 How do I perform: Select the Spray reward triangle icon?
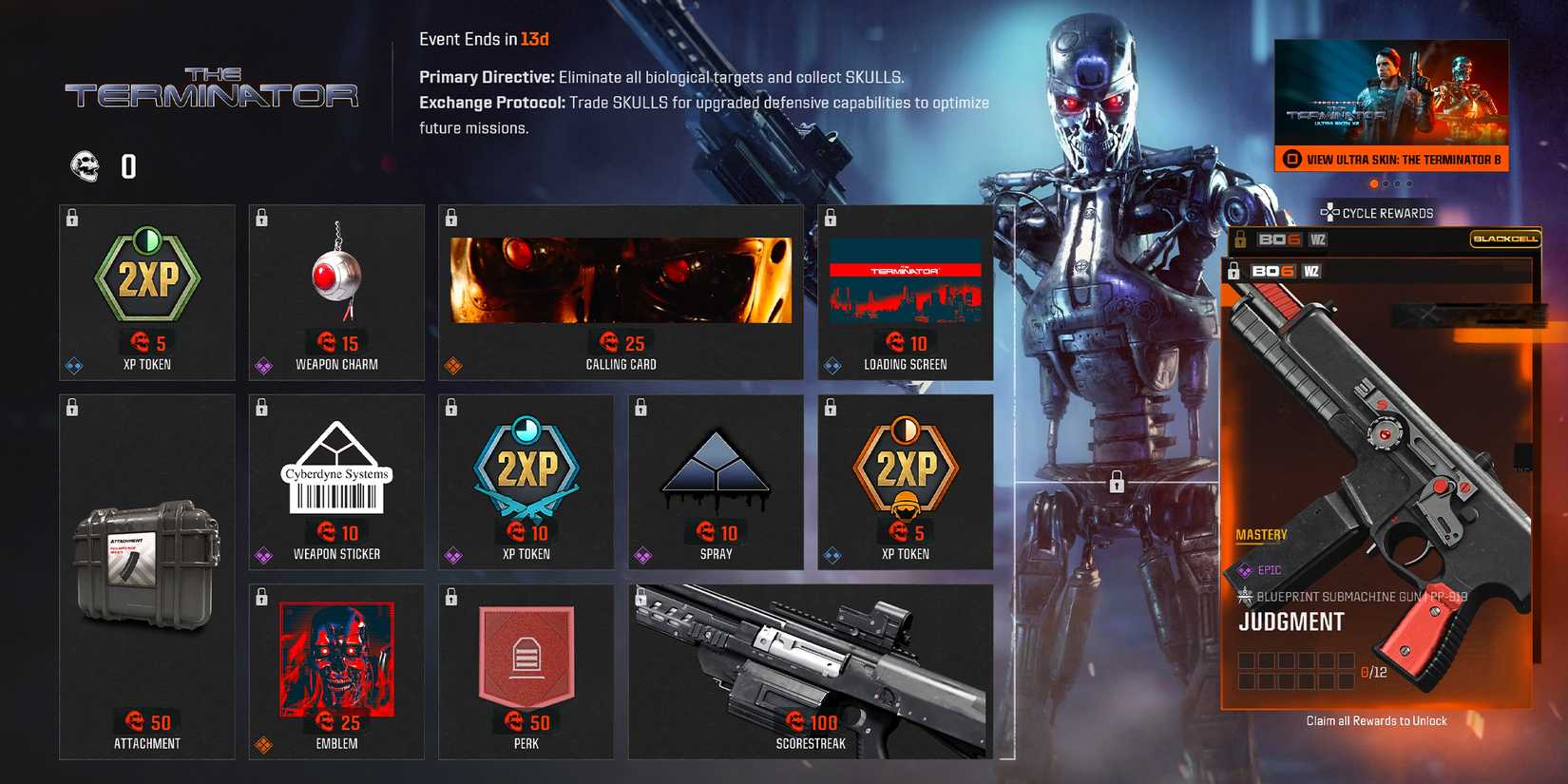point(717,466)
